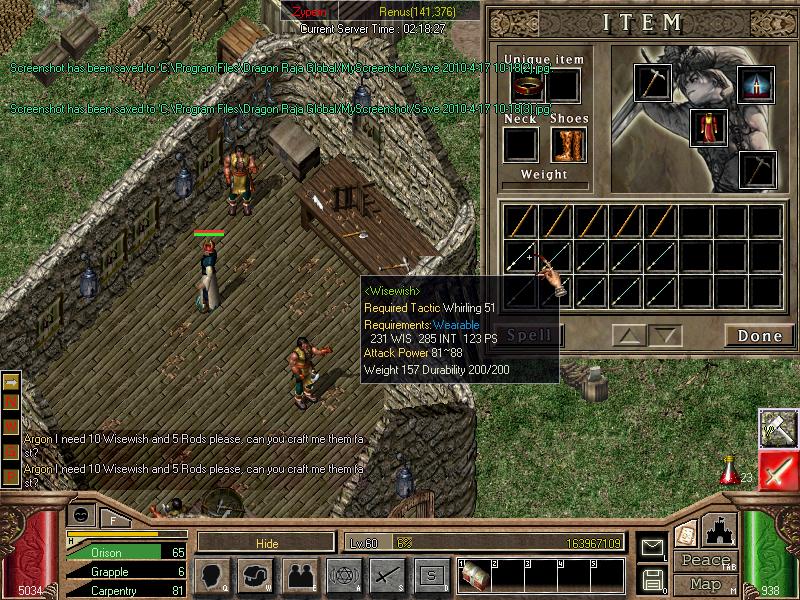Viewport: 800px width, 600px height.
Task: Activate the Hide skill bar
Action: click(x=265, y=542)
